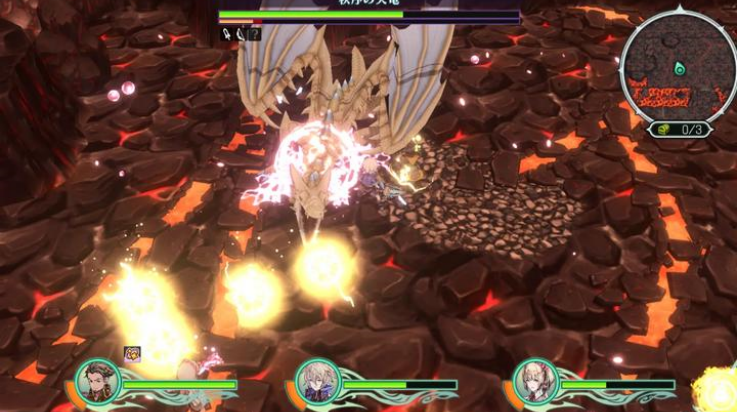
Task: Choose the blonde-haired party member portrait
Action: point(536,383)
